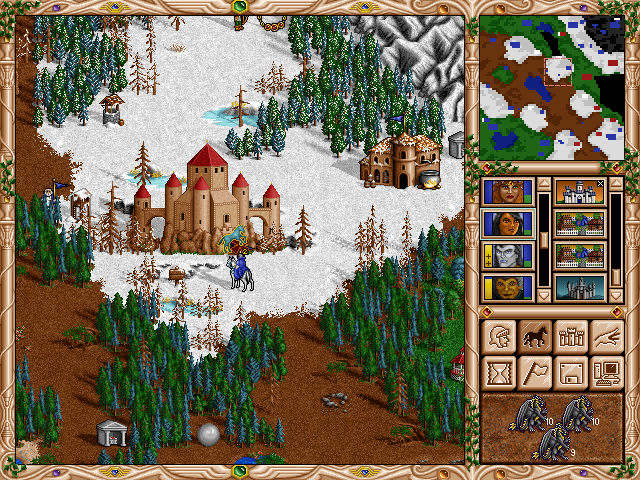This screenshot has width=640, height=480.
Task: Open file options with the floppy disk button
Action: 570,373
